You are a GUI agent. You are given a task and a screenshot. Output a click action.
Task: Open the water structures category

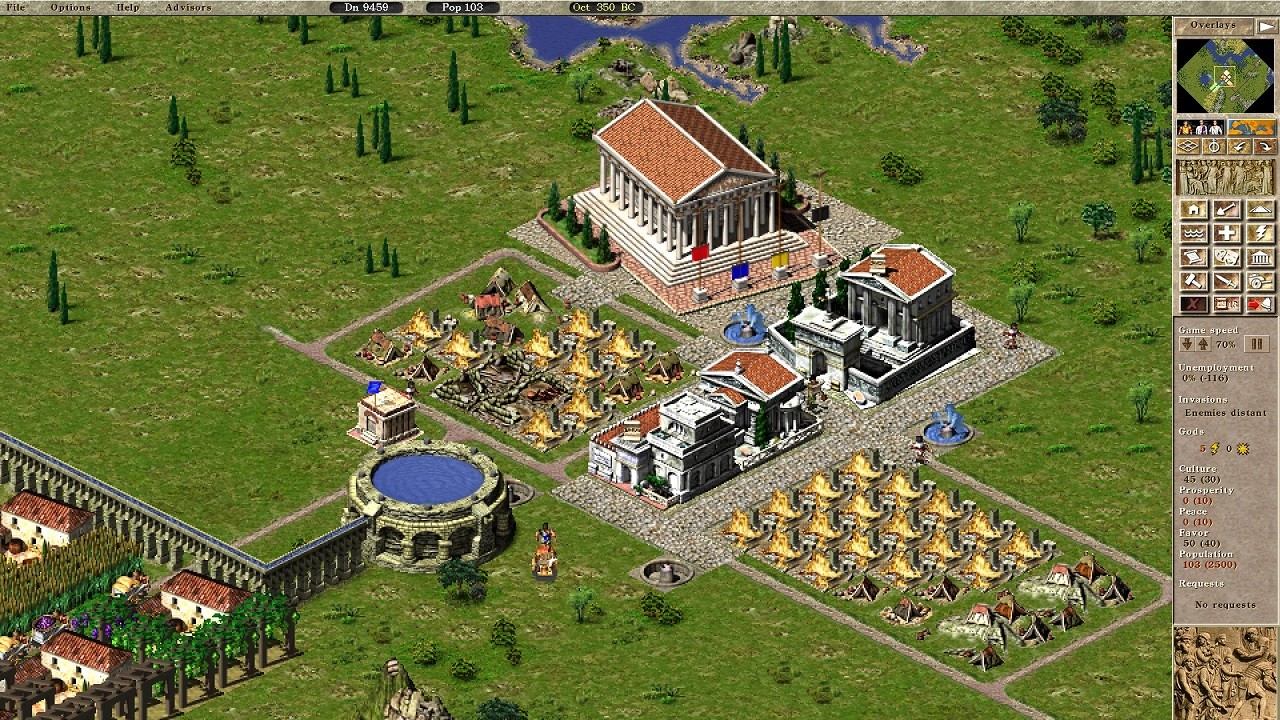click(x=1194, y=234)
